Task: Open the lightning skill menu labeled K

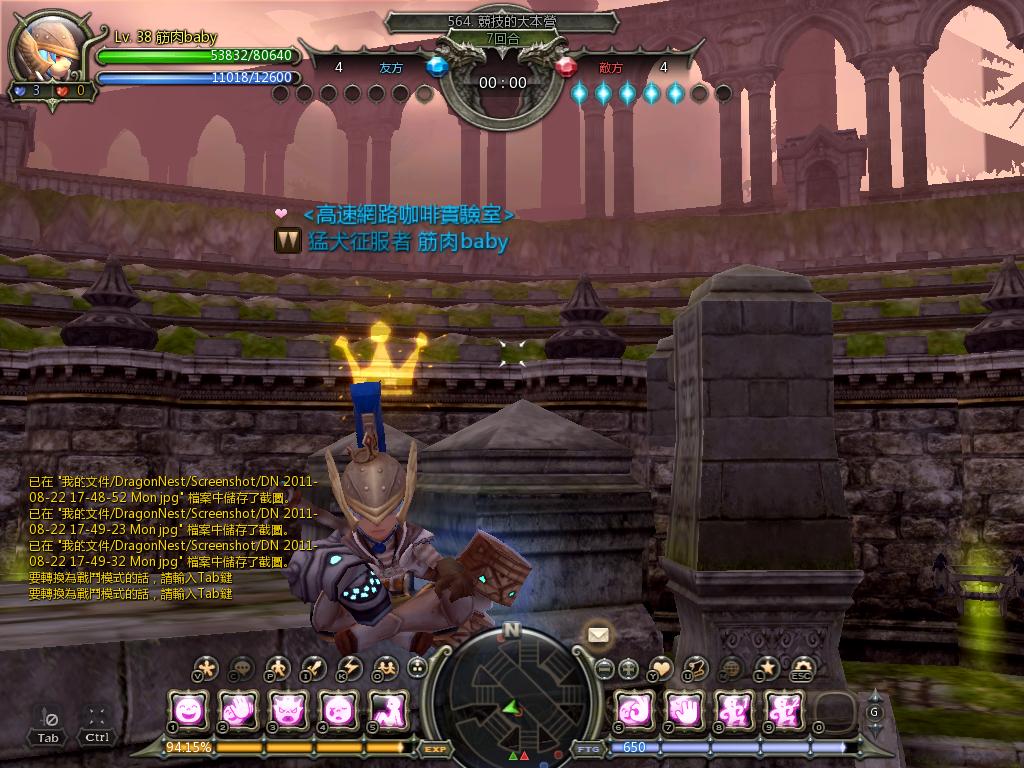Action: [x=350, y=668]
